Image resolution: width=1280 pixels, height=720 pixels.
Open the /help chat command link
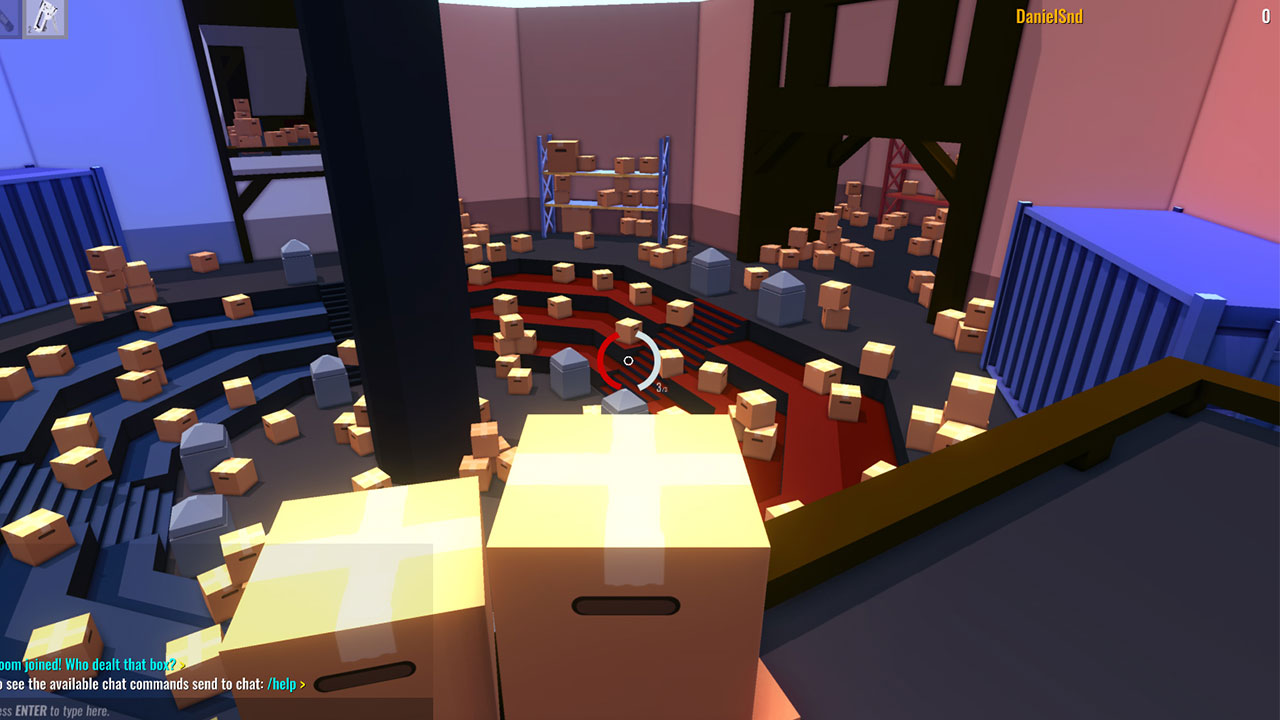pyautogui.click(x=280, y=684)
